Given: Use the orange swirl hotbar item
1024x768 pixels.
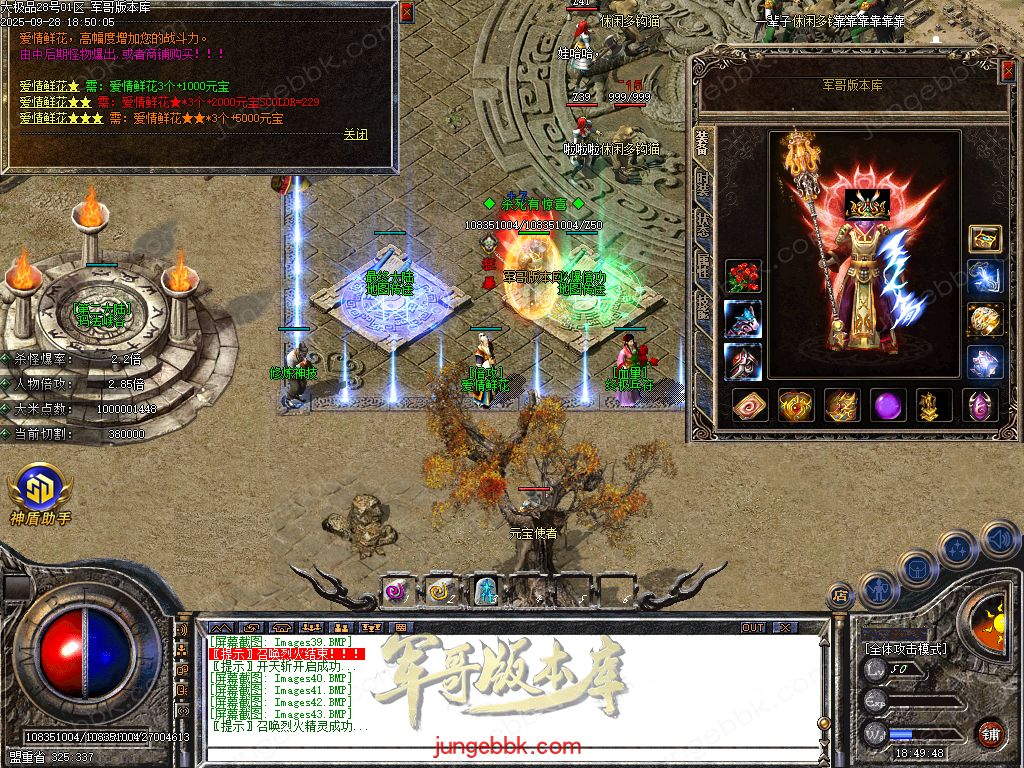Looking at the screenshot, I should [x=440, y=590].
